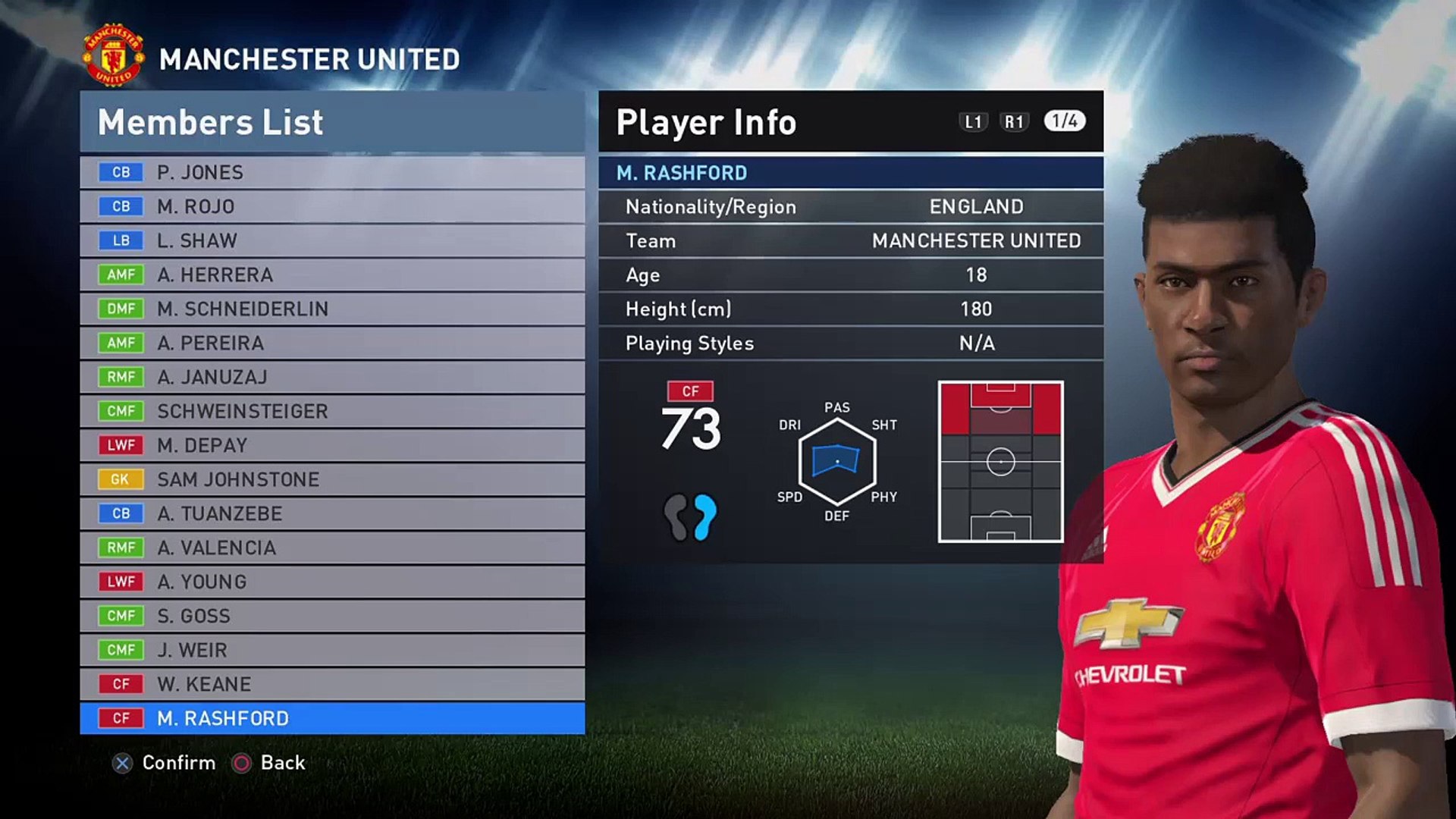Select A. Herrera's row
The width and height of the screenshot is (1456, 819).
pyautogui.click(x=332, y=275)
